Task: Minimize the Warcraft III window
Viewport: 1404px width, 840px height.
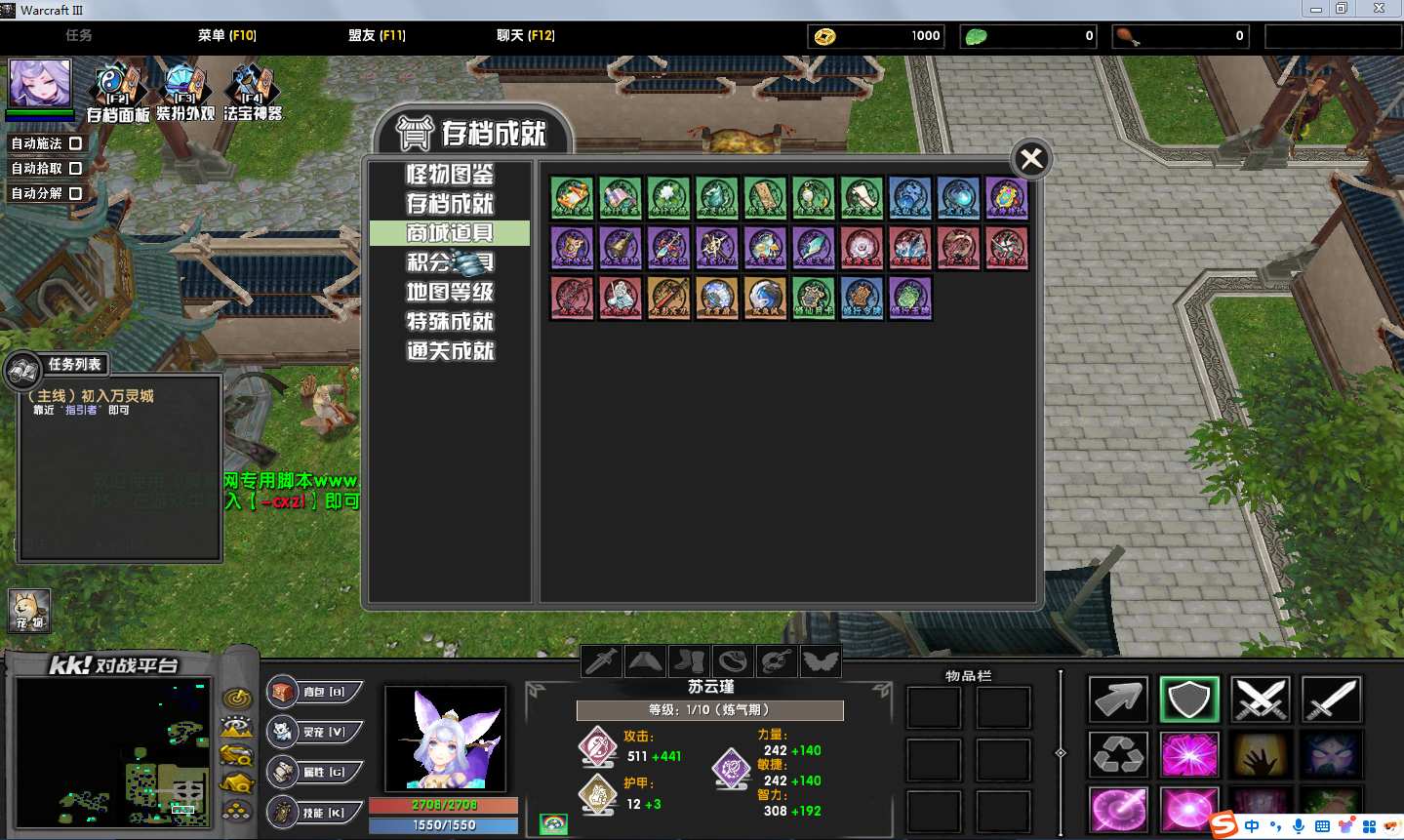Action: (x=1316, y=9)
